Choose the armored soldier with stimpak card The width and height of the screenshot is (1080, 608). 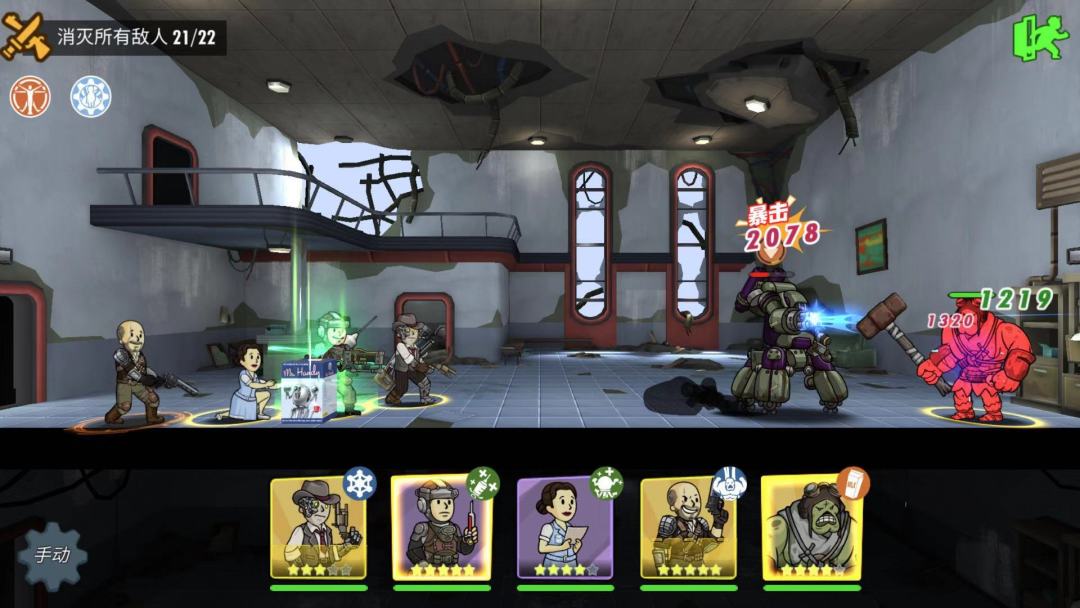point(441,527)
